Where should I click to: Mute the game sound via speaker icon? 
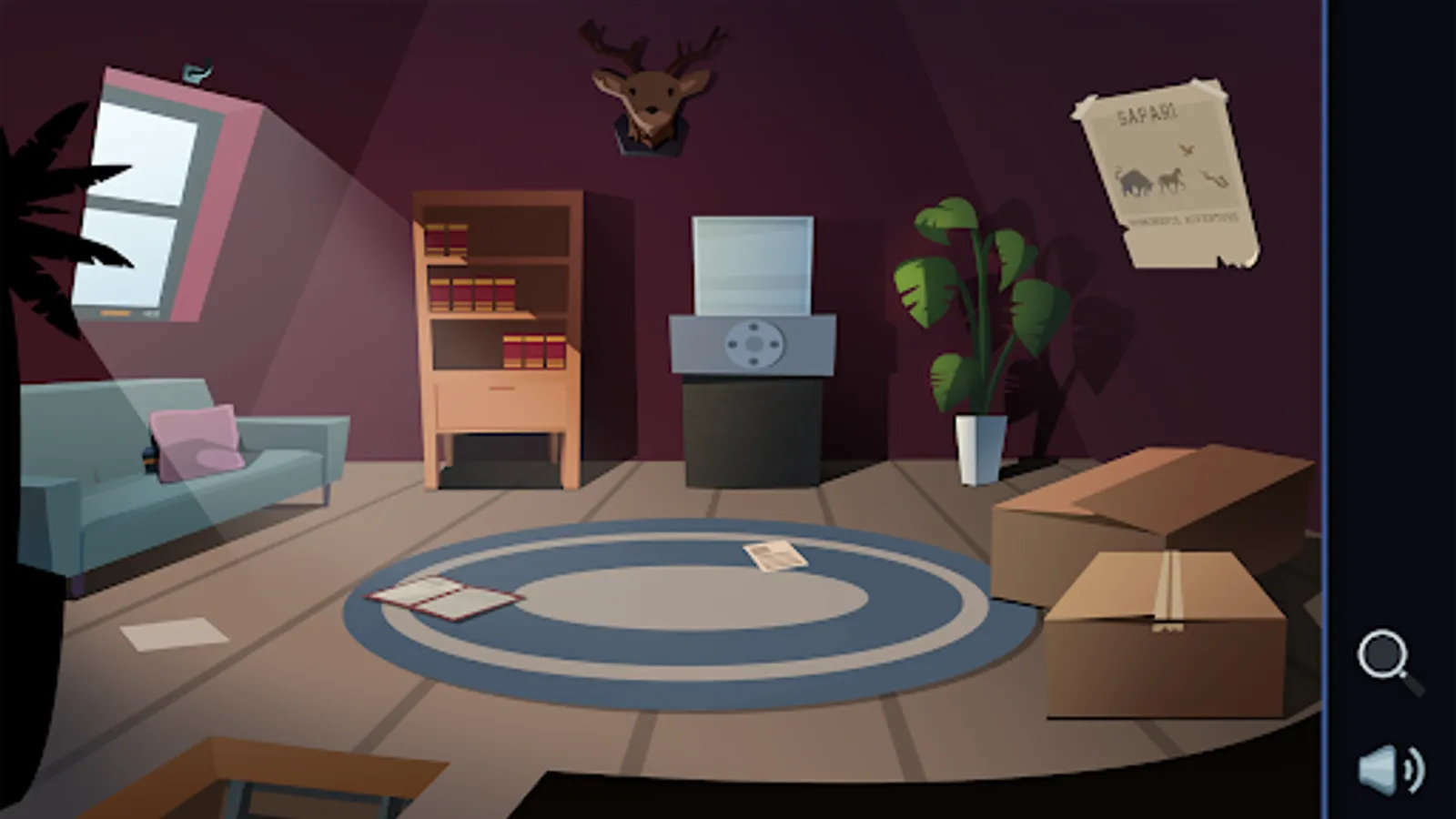pyautogui.click(x=1387, y=767)
